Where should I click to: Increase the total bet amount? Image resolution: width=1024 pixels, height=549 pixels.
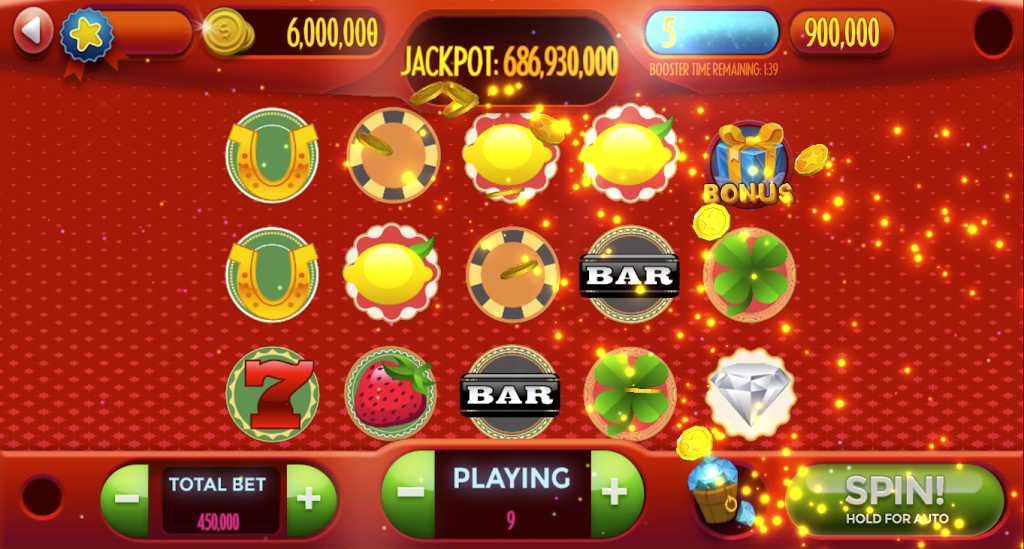(x=309, y=498)
